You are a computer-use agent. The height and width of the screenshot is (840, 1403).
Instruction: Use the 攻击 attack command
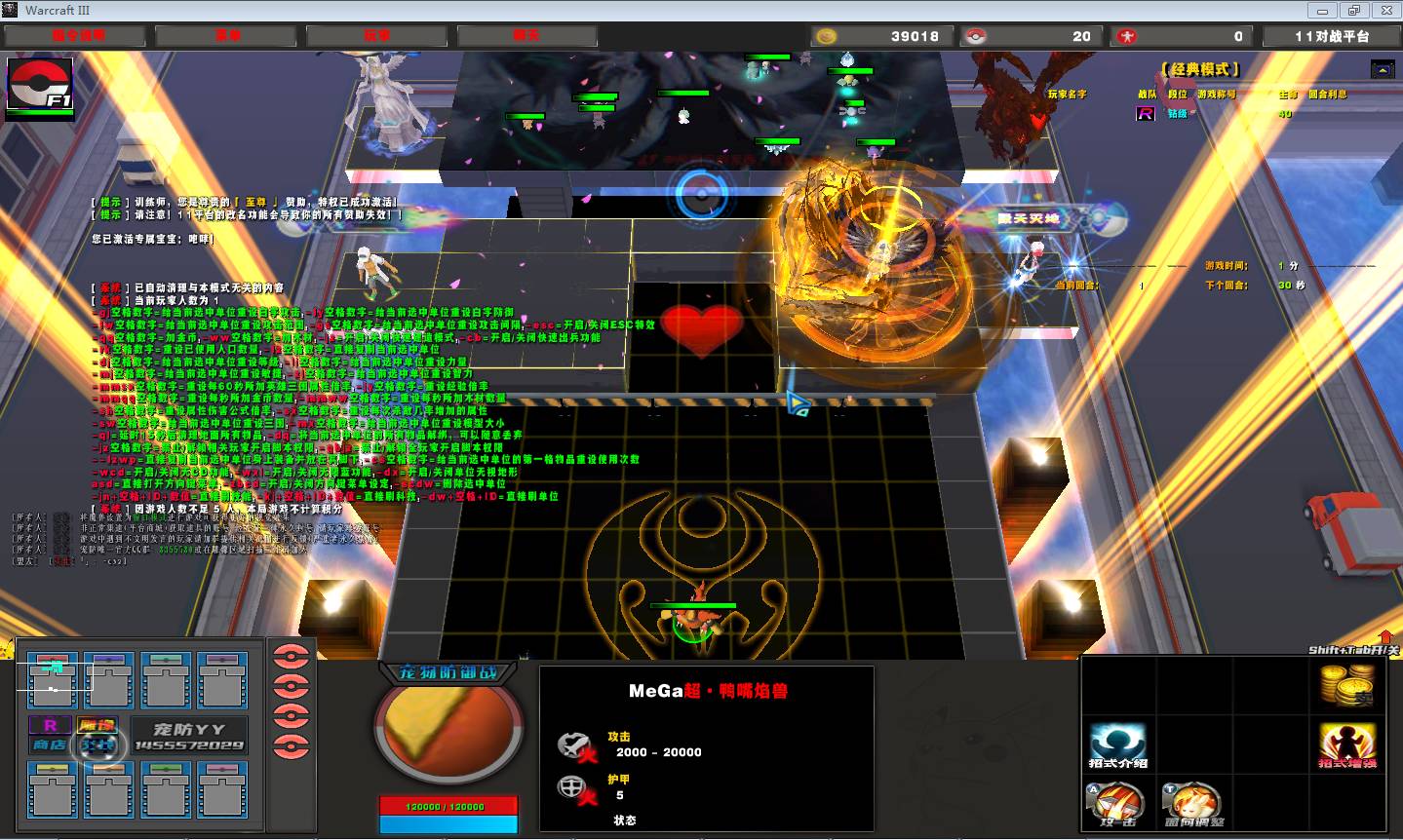1118,805
